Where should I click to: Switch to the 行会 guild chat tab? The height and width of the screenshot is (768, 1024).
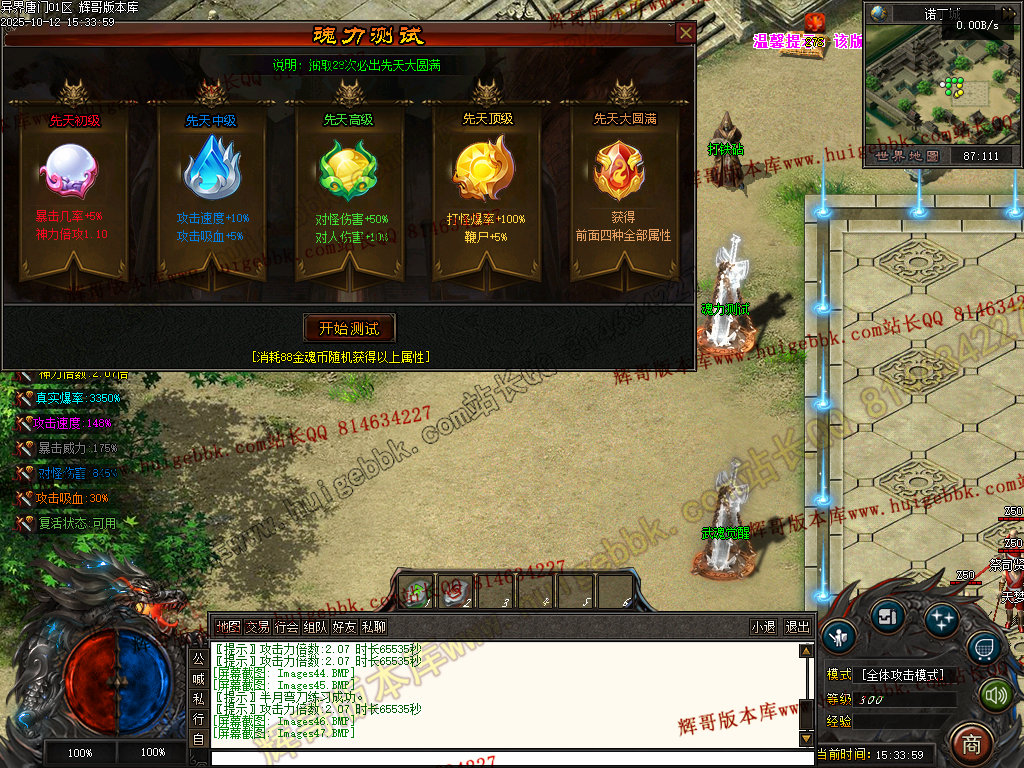[287, 627]
